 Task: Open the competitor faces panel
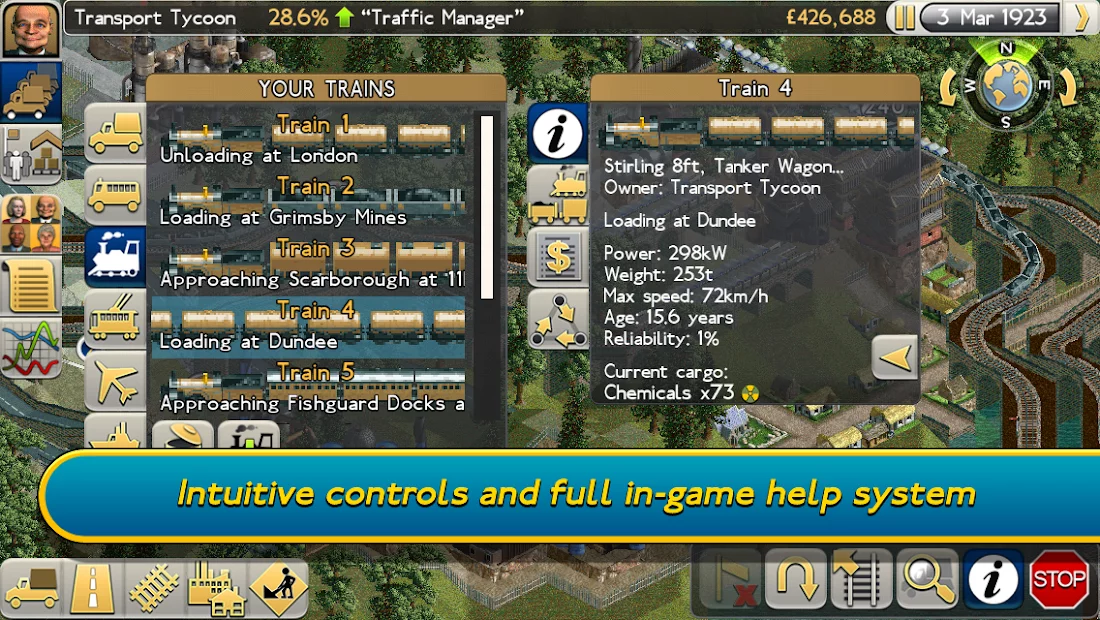[x=31, y=222]
